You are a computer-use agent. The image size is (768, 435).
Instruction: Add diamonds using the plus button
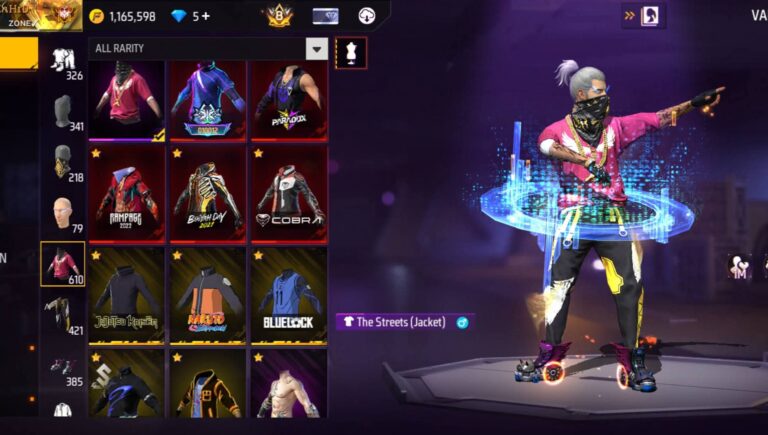pos(206,16)
